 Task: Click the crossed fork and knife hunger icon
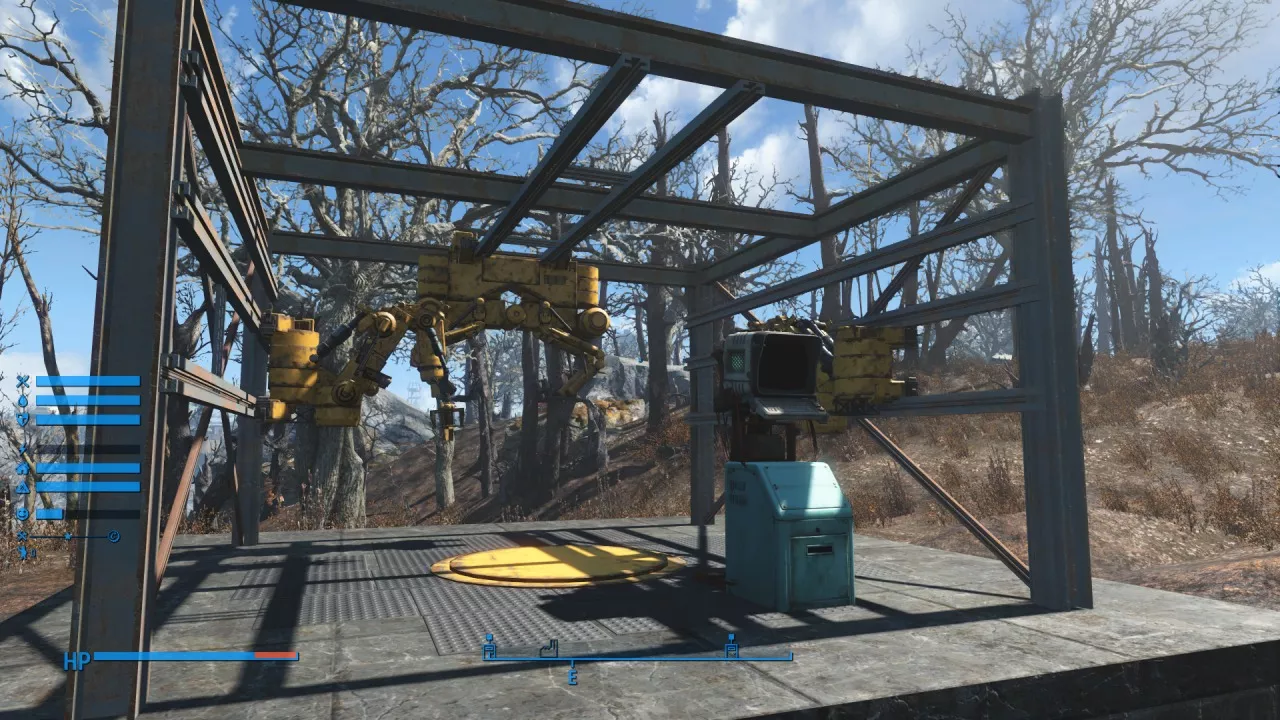[x=22, y=381]
